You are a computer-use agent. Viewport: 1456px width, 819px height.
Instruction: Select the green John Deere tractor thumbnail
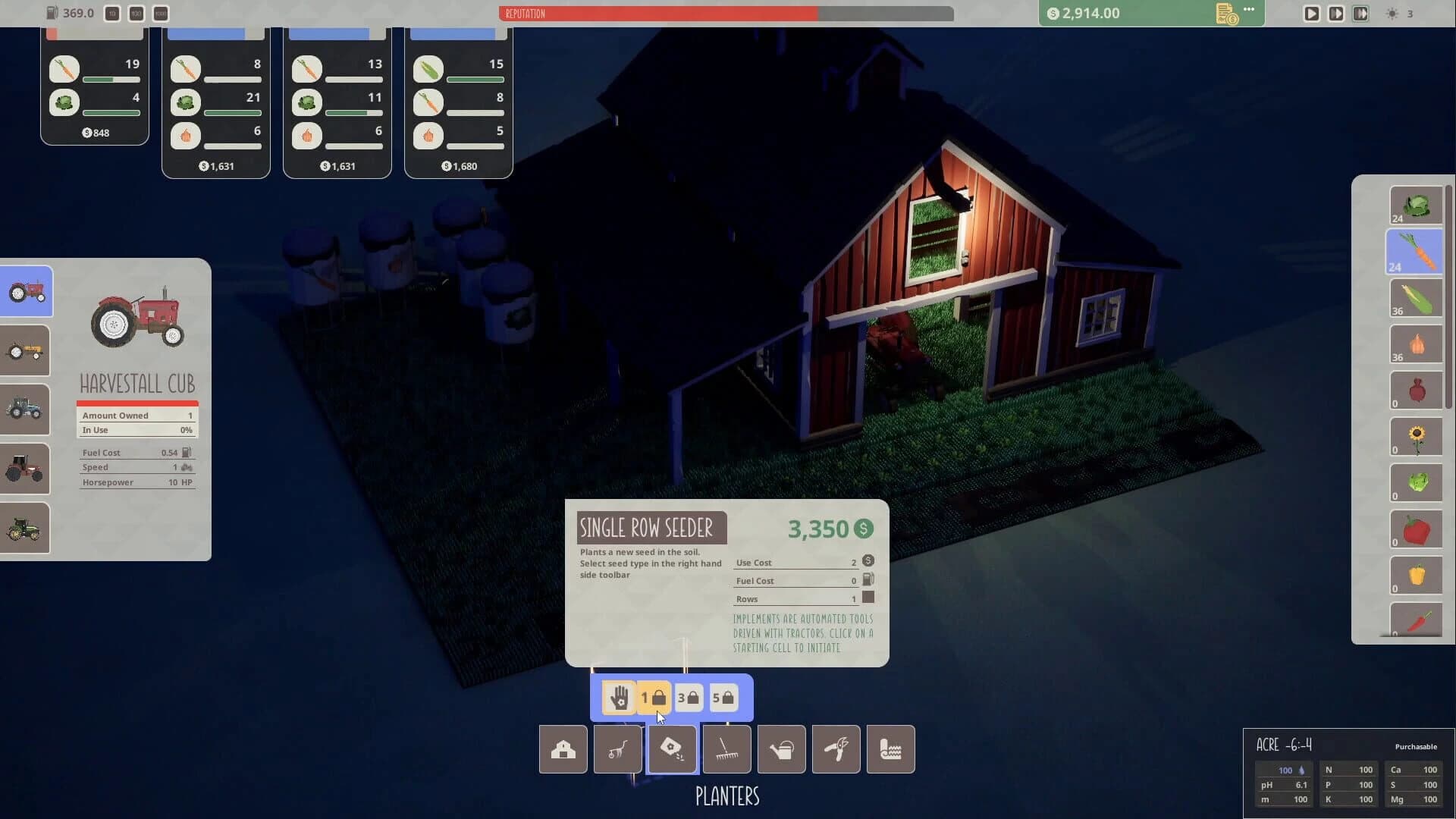(x=25, y=528)
